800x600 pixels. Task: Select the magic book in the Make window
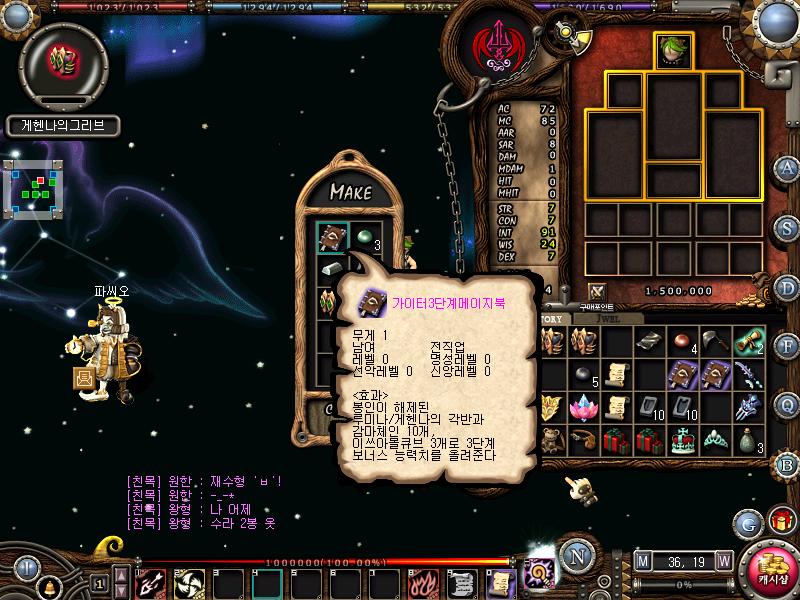(333, 237)
